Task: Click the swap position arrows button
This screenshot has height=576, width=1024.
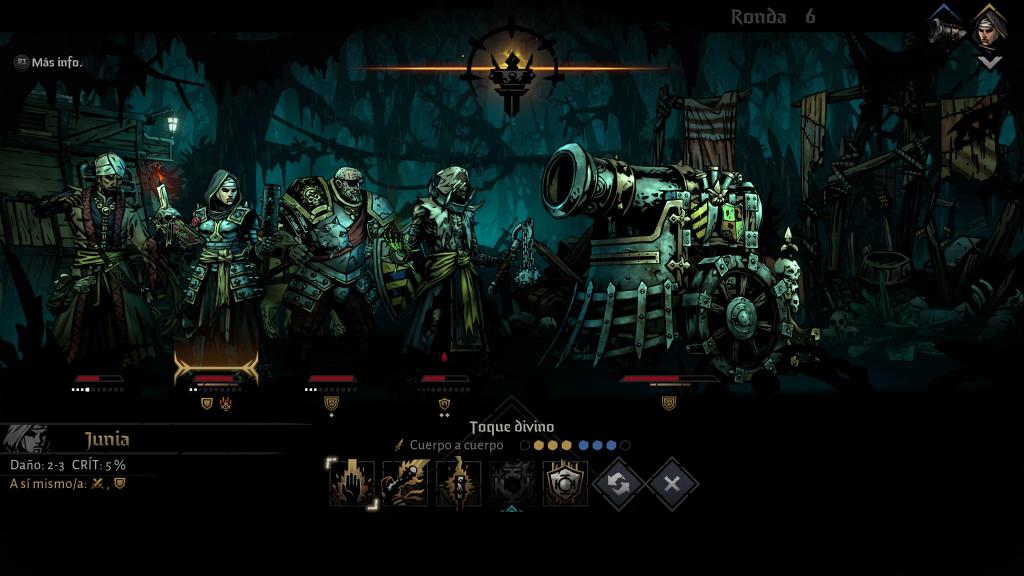Action: click(x=618, y=484)
